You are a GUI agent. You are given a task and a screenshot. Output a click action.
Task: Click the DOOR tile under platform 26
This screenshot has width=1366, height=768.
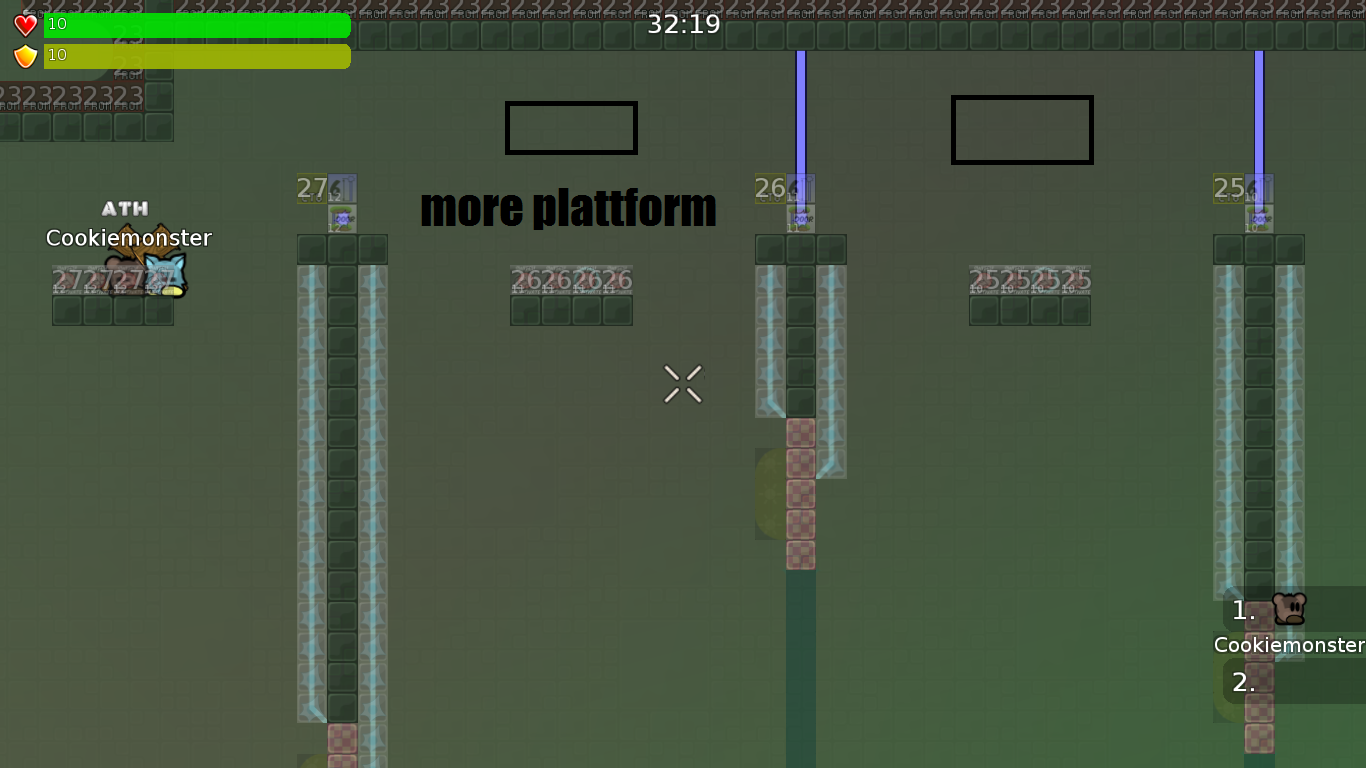click(x=799, y=218)
